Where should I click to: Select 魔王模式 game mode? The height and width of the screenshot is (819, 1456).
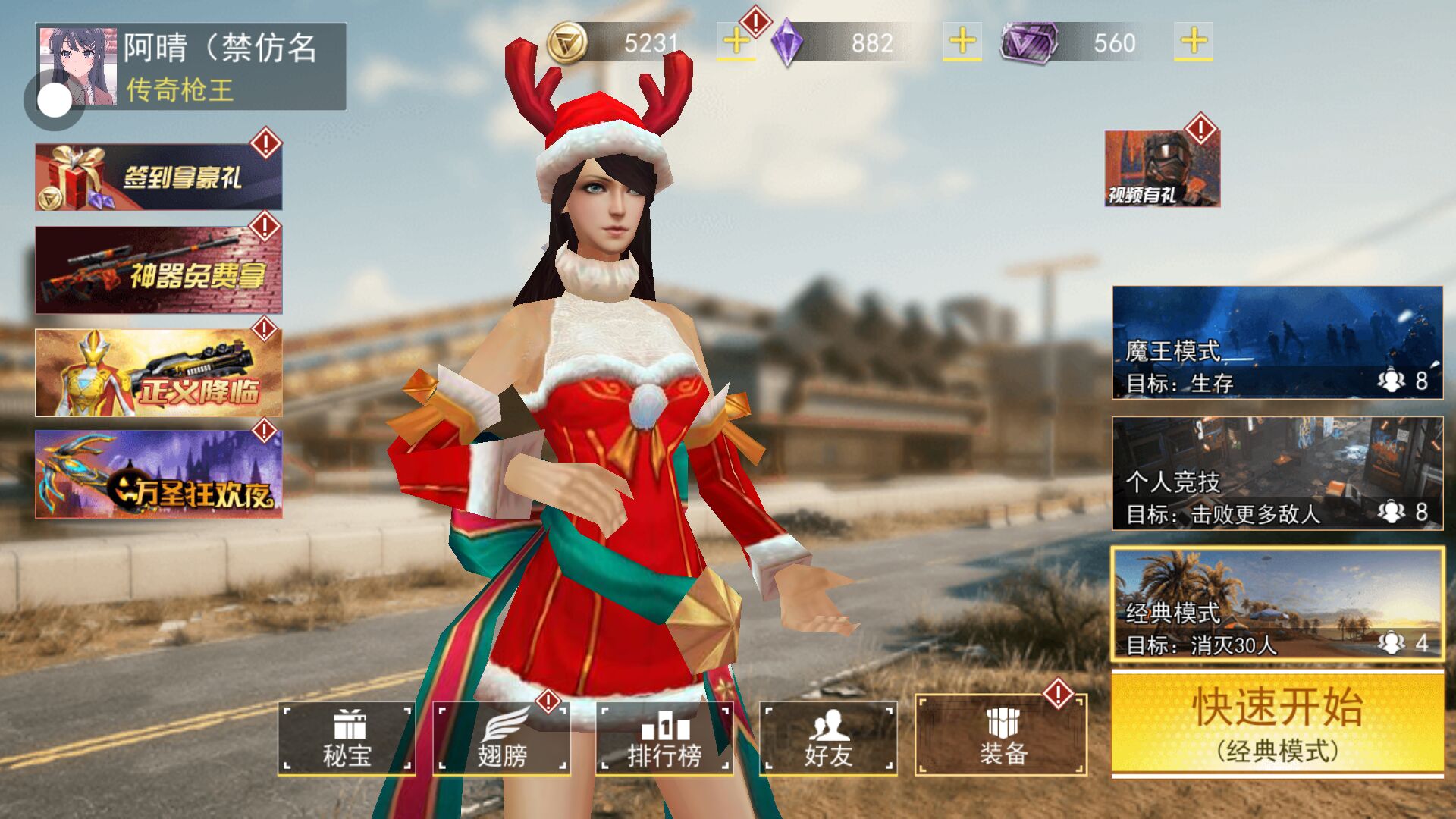1277,342
